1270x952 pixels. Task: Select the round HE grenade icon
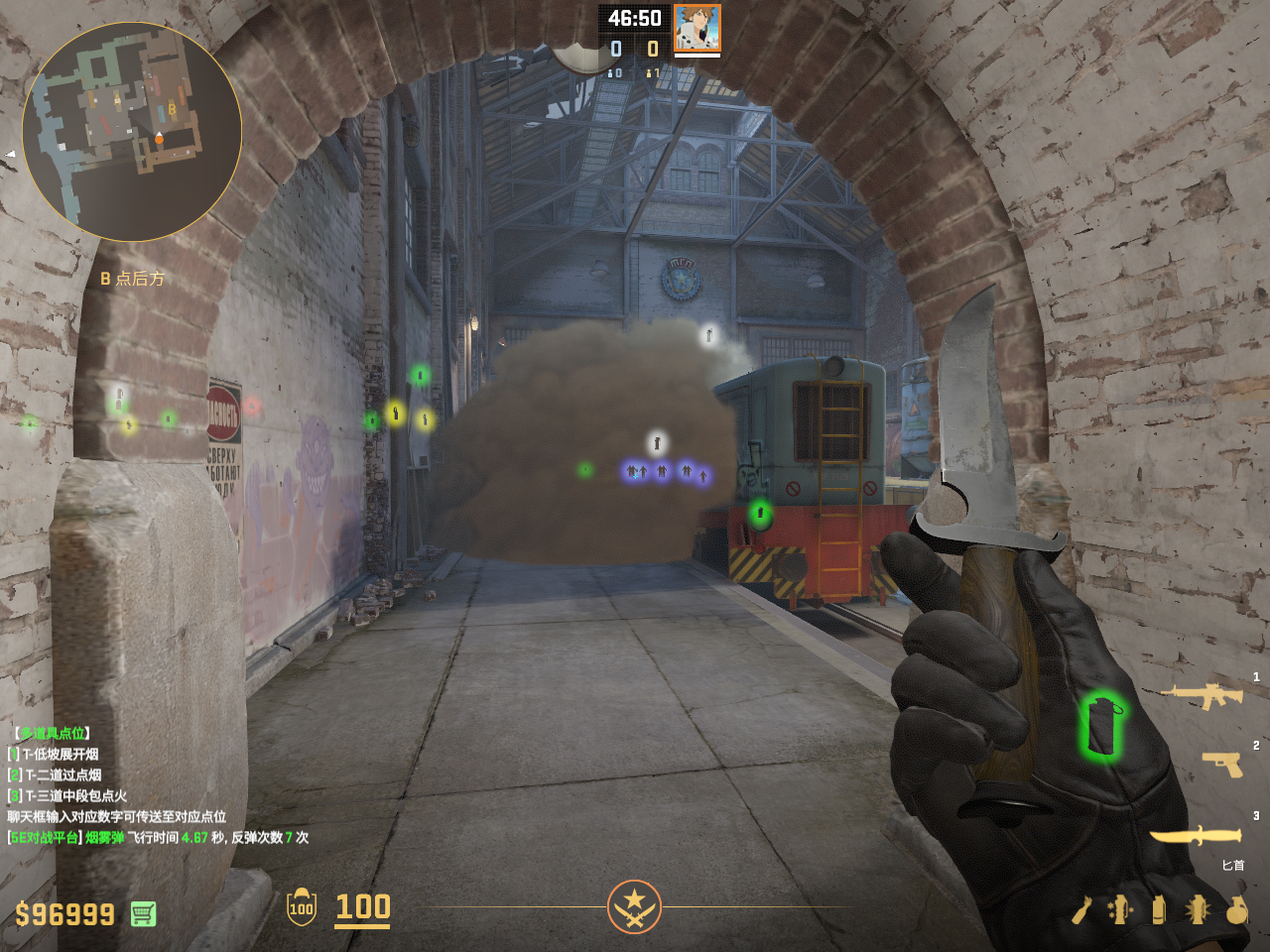[x=1236, y=909]
